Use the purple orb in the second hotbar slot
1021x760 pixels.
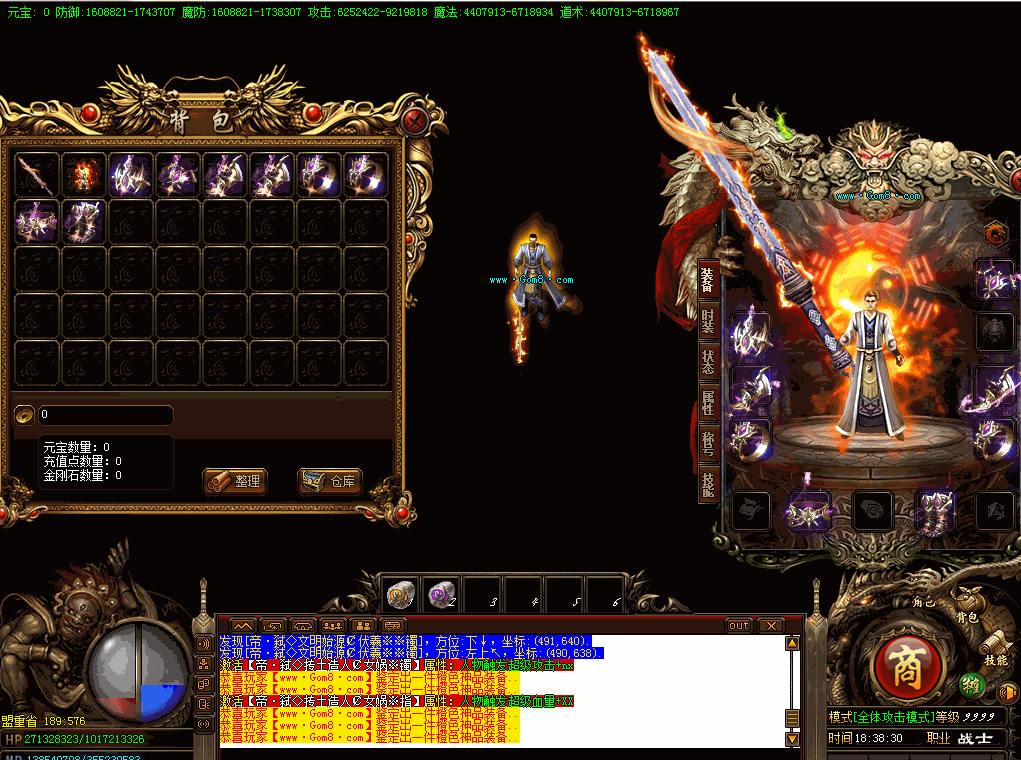tap(439, 596)
